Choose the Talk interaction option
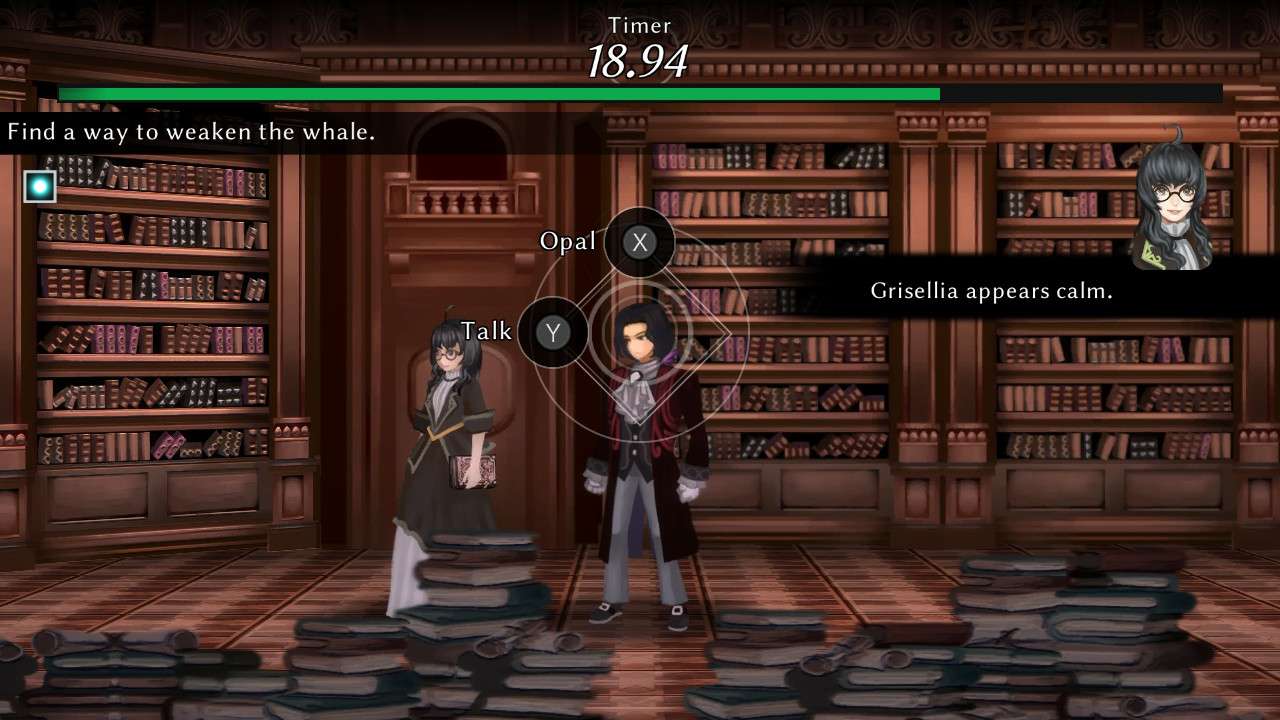Viewport: 1280px width, 720px height. (553, 333)
